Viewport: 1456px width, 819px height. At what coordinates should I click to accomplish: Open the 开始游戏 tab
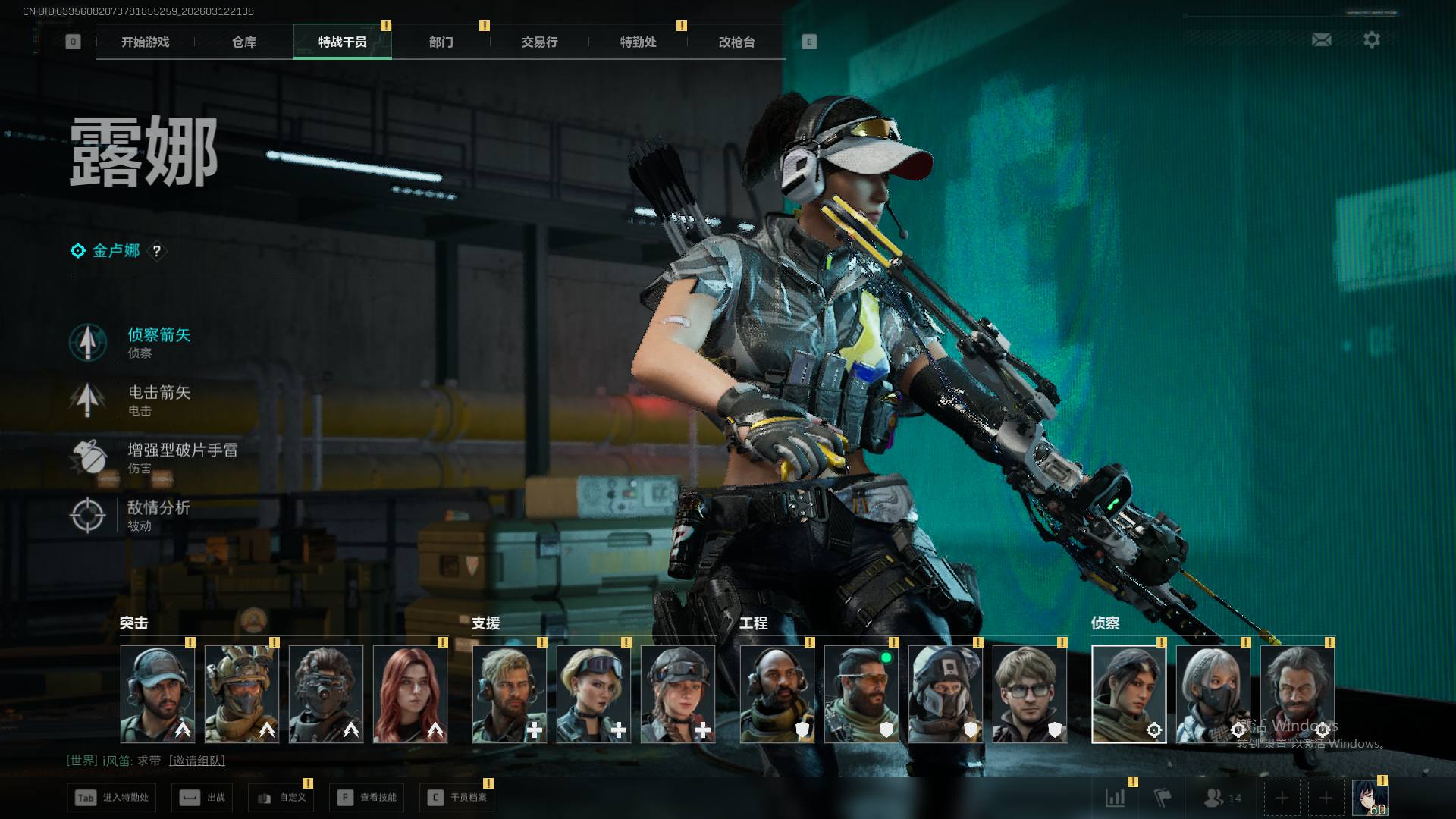point(145,42)
